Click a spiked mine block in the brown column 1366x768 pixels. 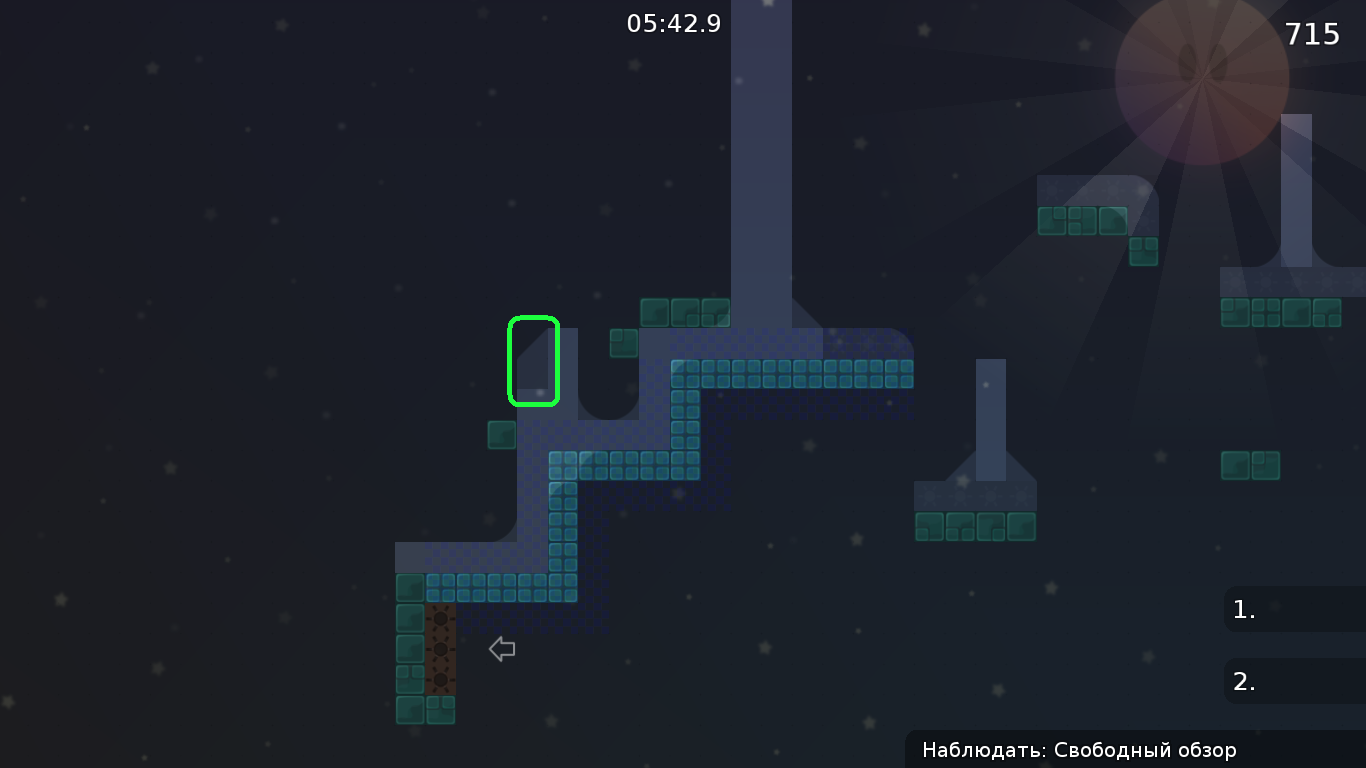coord(440,650)
